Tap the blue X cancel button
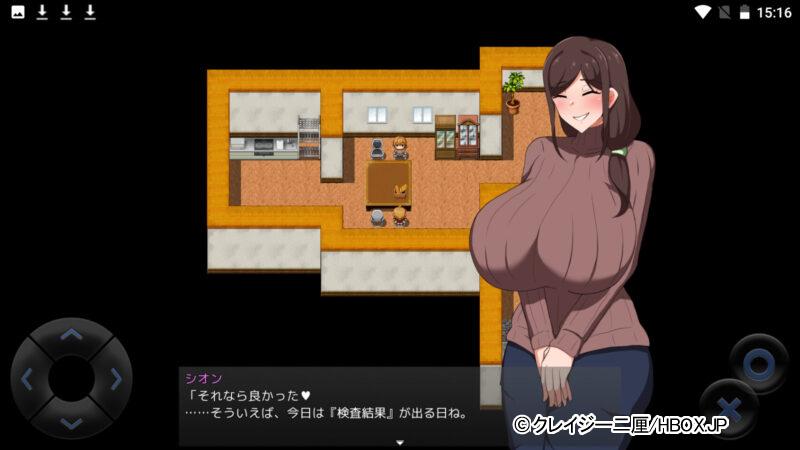This screenshot has width=800, height=450. pyautogui.click(x=729, y=409)
